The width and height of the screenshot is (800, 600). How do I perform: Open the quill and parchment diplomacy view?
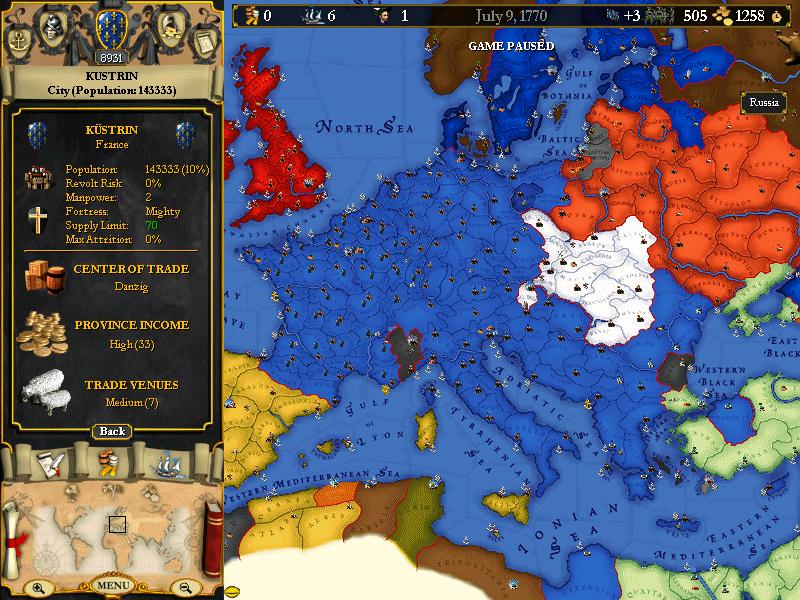click(x=47, y=464)
